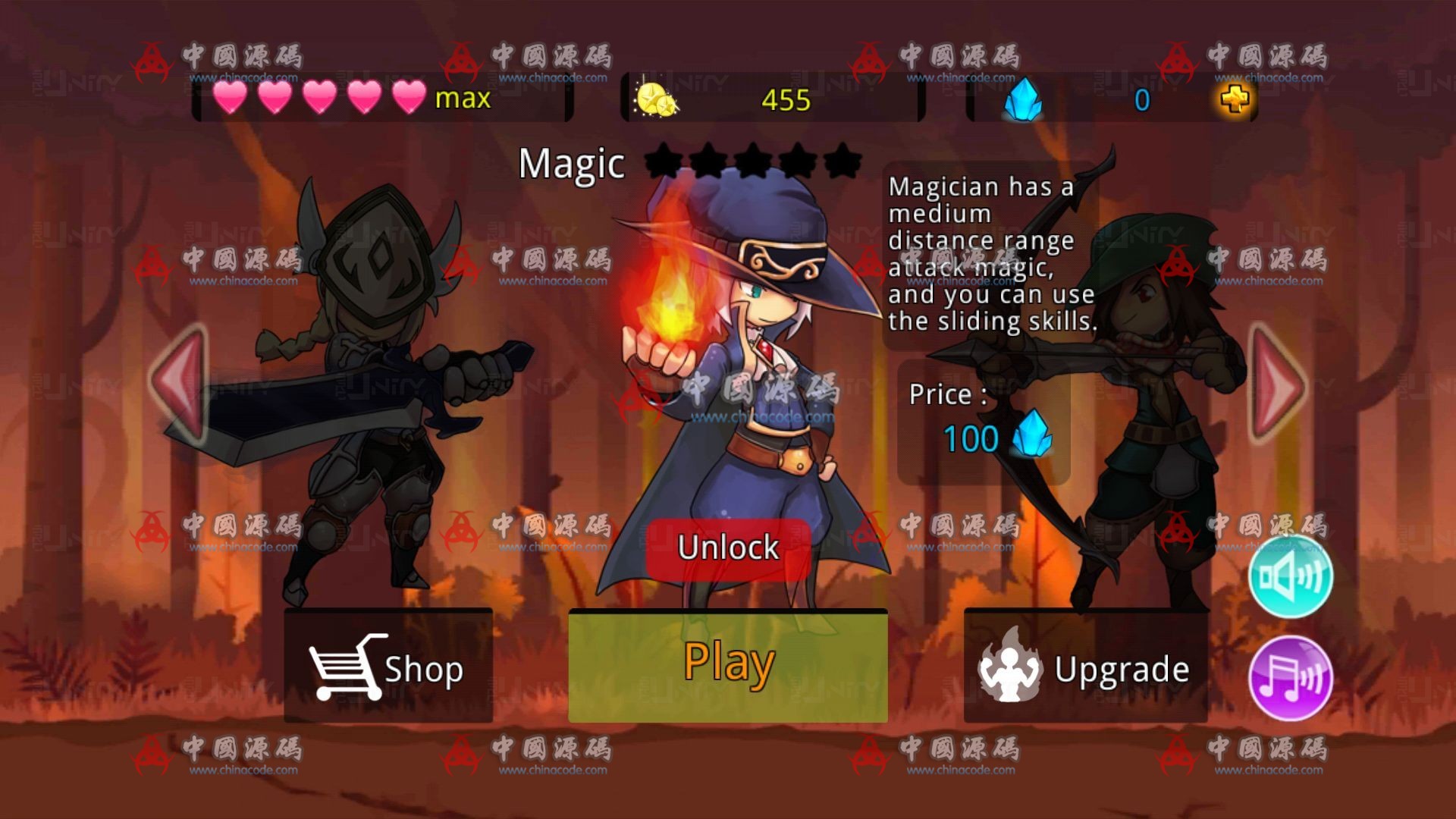Add more crystals with the gold plus button
Viewport: 1456px width, 819px height.
pos(1235,99)
